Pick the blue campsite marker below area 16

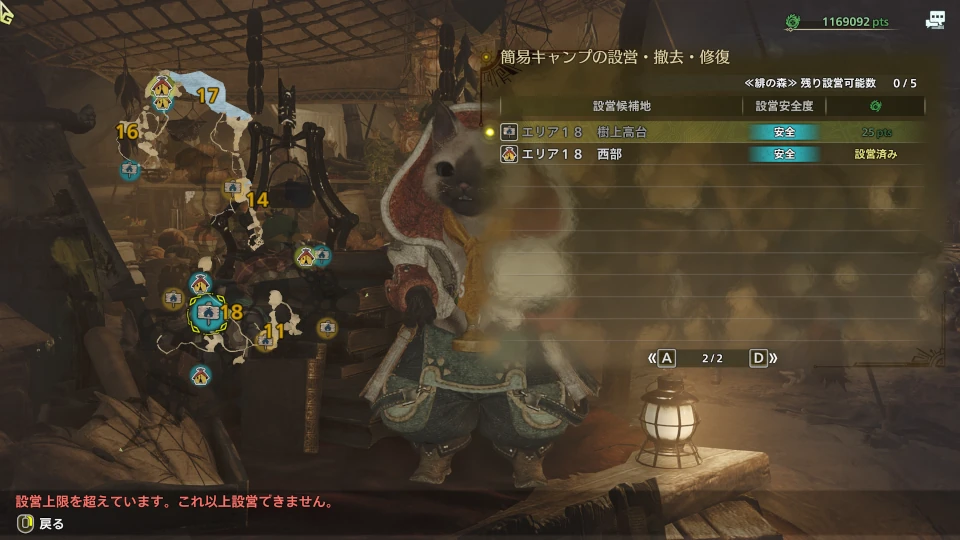tap(129, 170)
